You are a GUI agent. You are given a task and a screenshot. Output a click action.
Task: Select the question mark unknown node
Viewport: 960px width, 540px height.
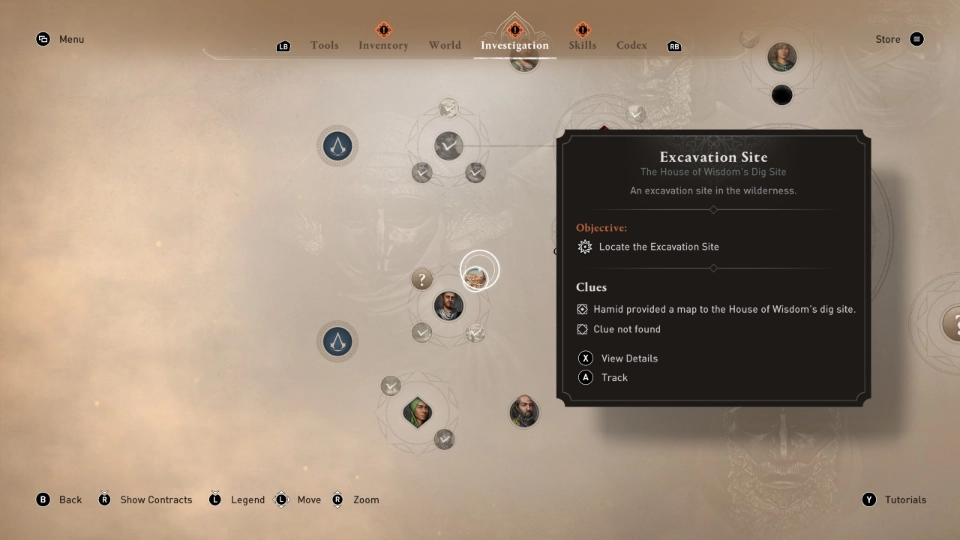(422, 279)
